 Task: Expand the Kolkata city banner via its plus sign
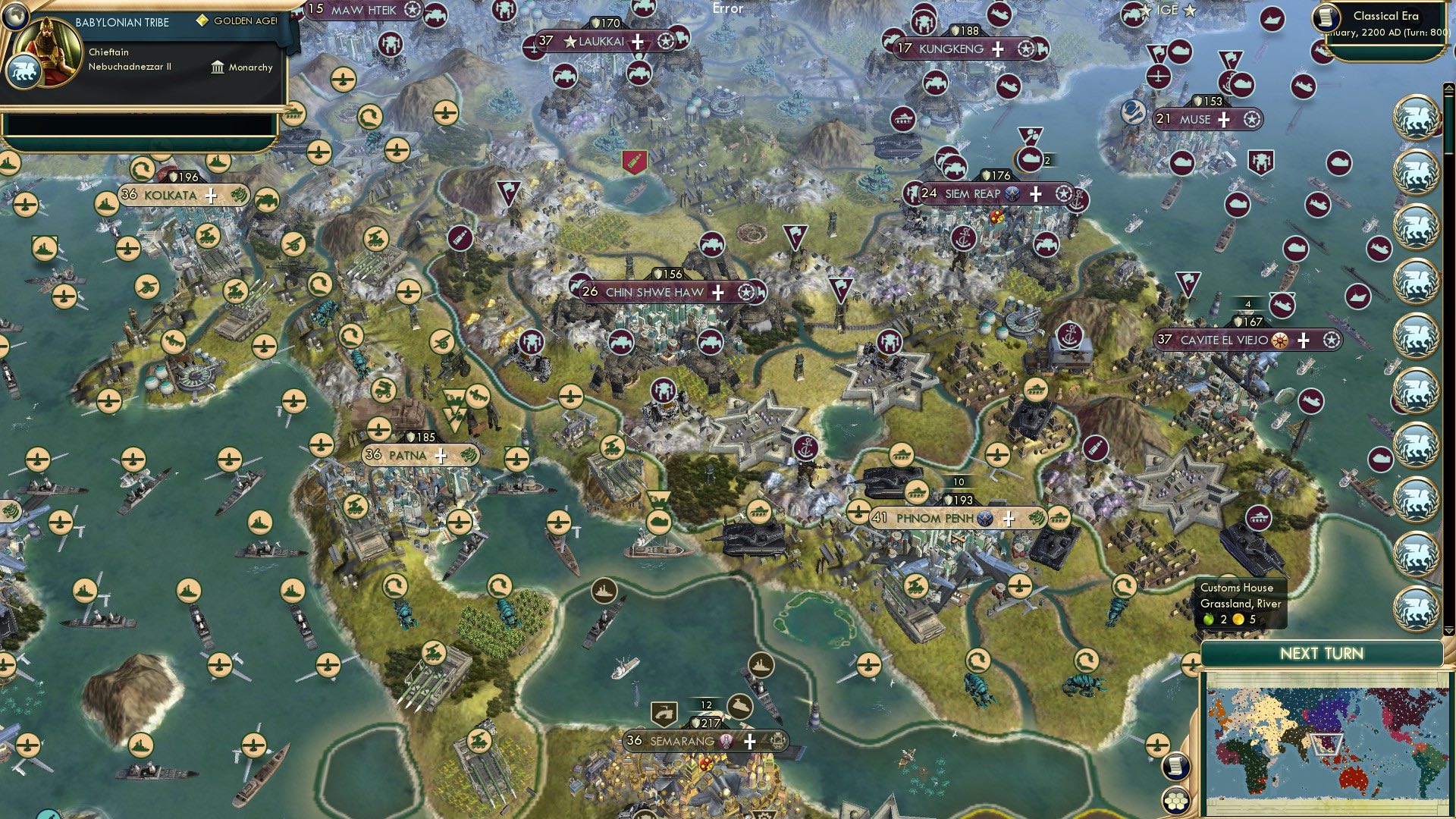[212, 196]
